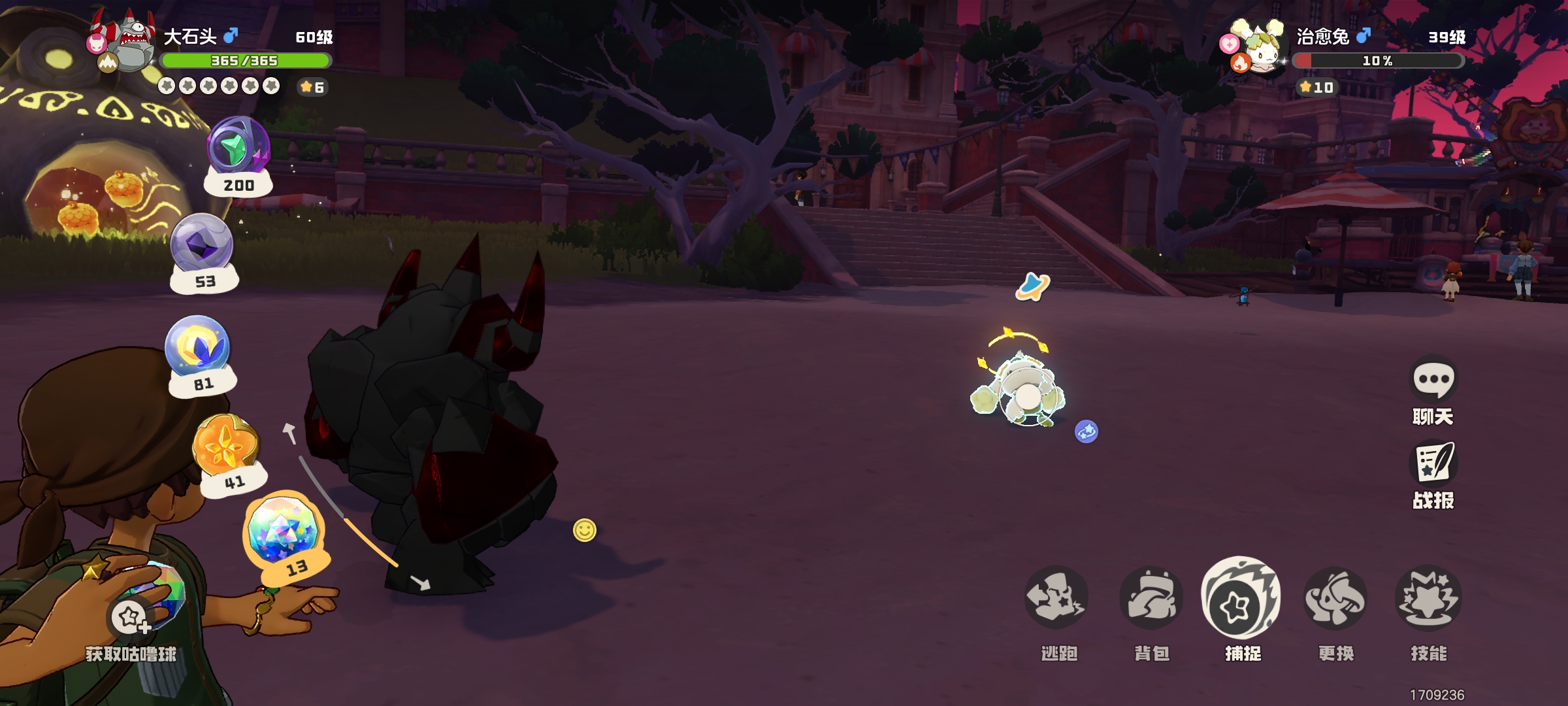
Task: Choose 更换 to swap pets
Action: [x=1335, y=598]
